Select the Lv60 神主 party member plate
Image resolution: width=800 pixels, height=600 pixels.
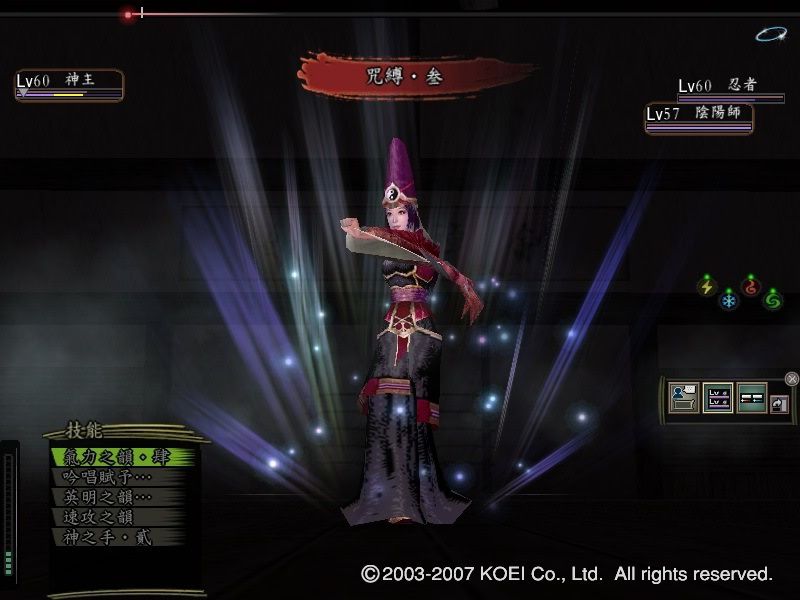(x=69, y=85)
